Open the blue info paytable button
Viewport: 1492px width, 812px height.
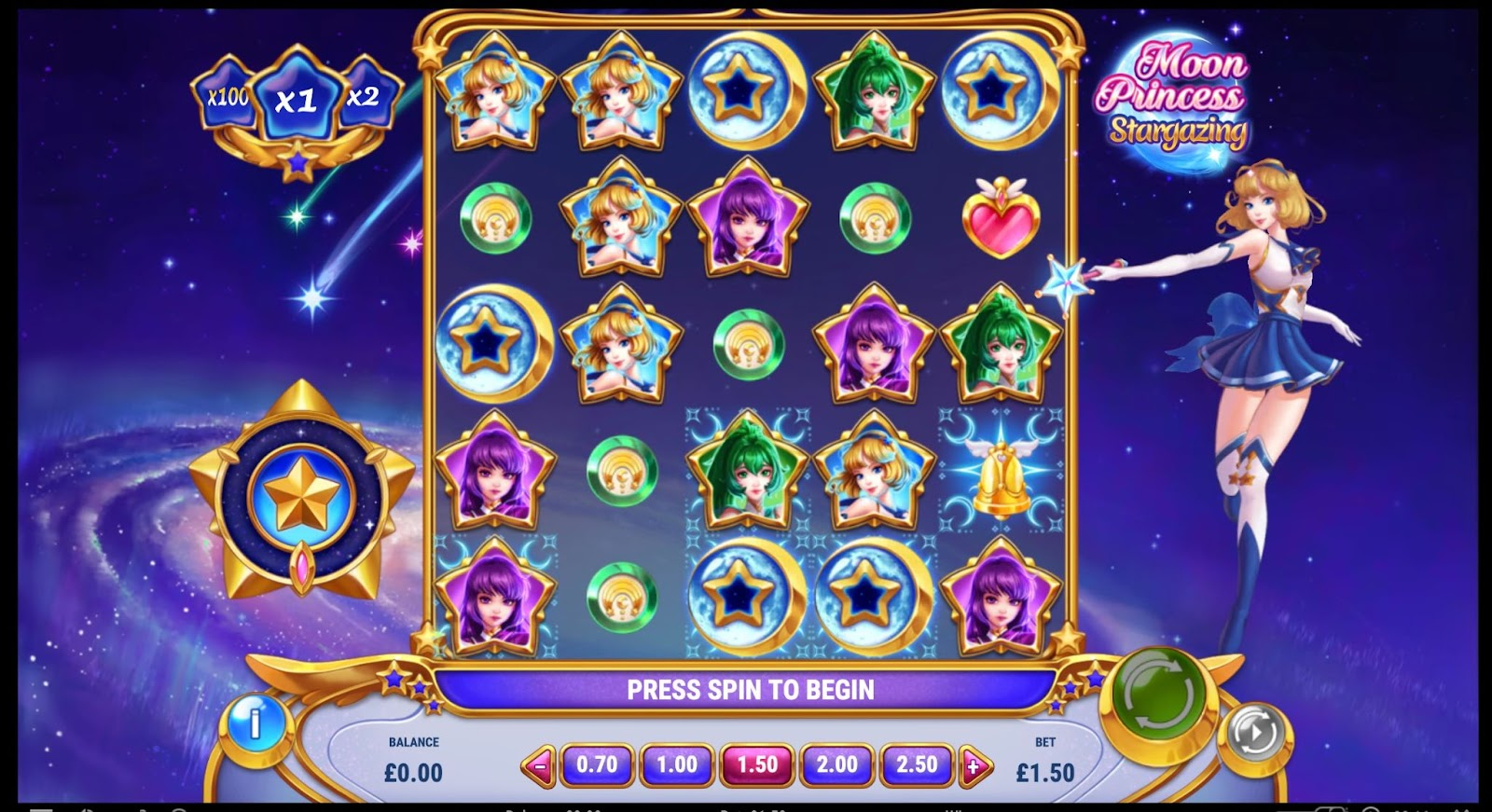point(255,722)
